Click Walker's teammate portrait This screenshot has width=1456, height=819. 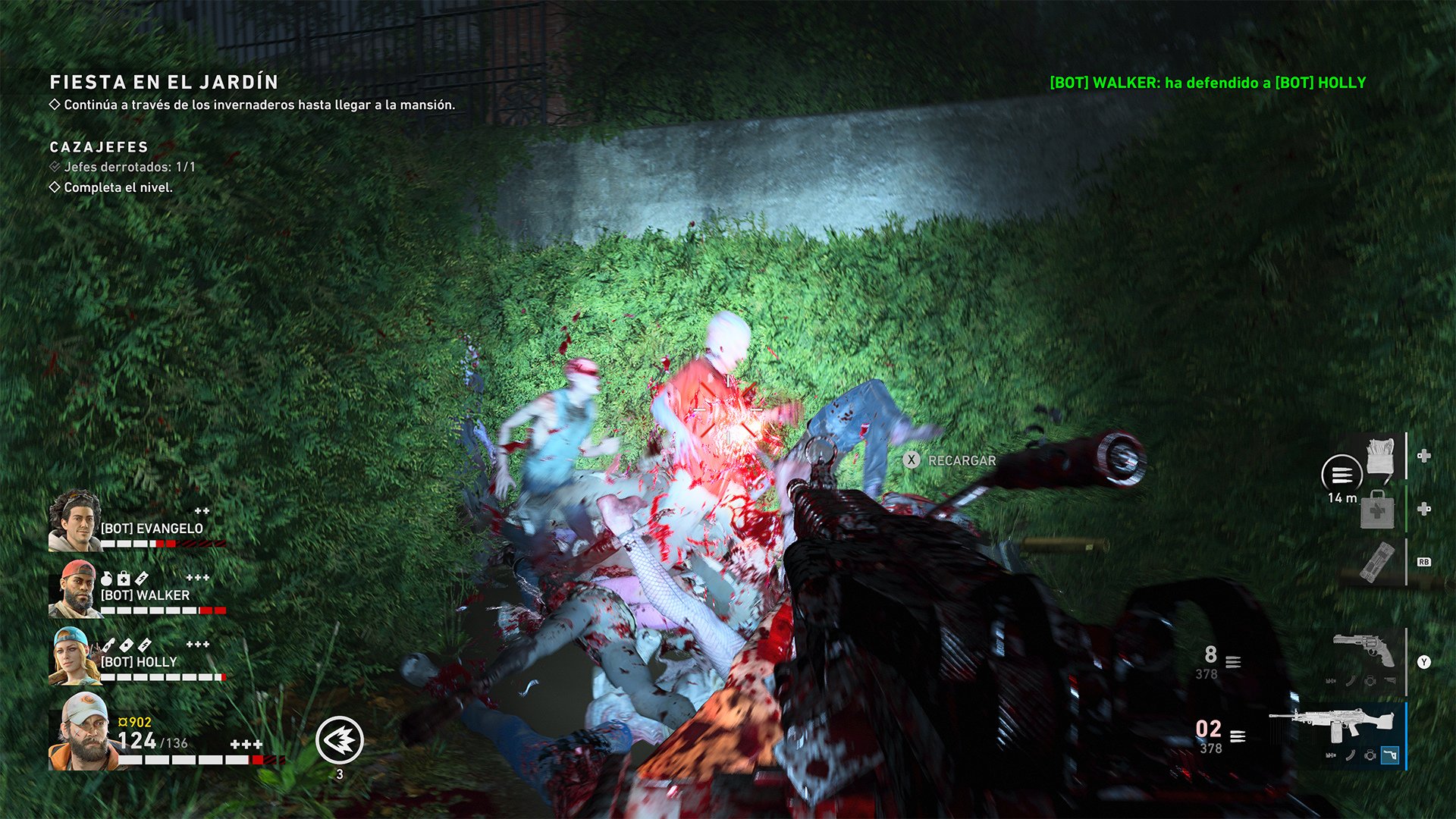[74, 588]
